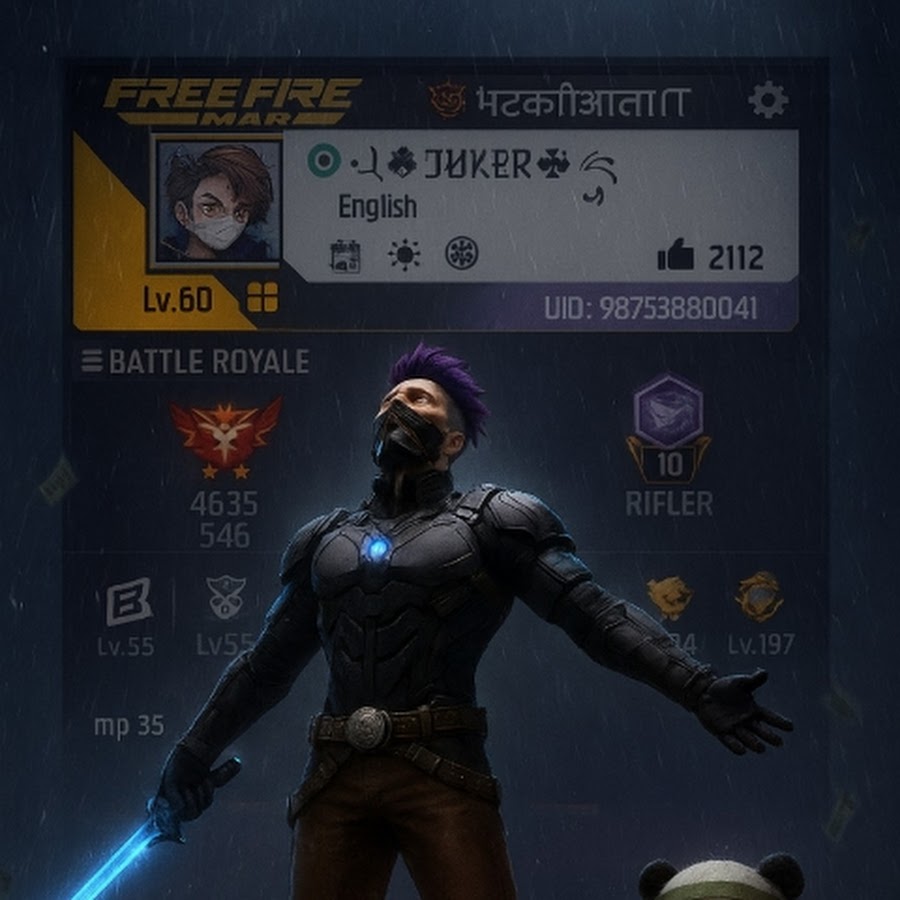Open the gear settings icon
Screen dimensions: 900x900
click(x=768, y=100)
